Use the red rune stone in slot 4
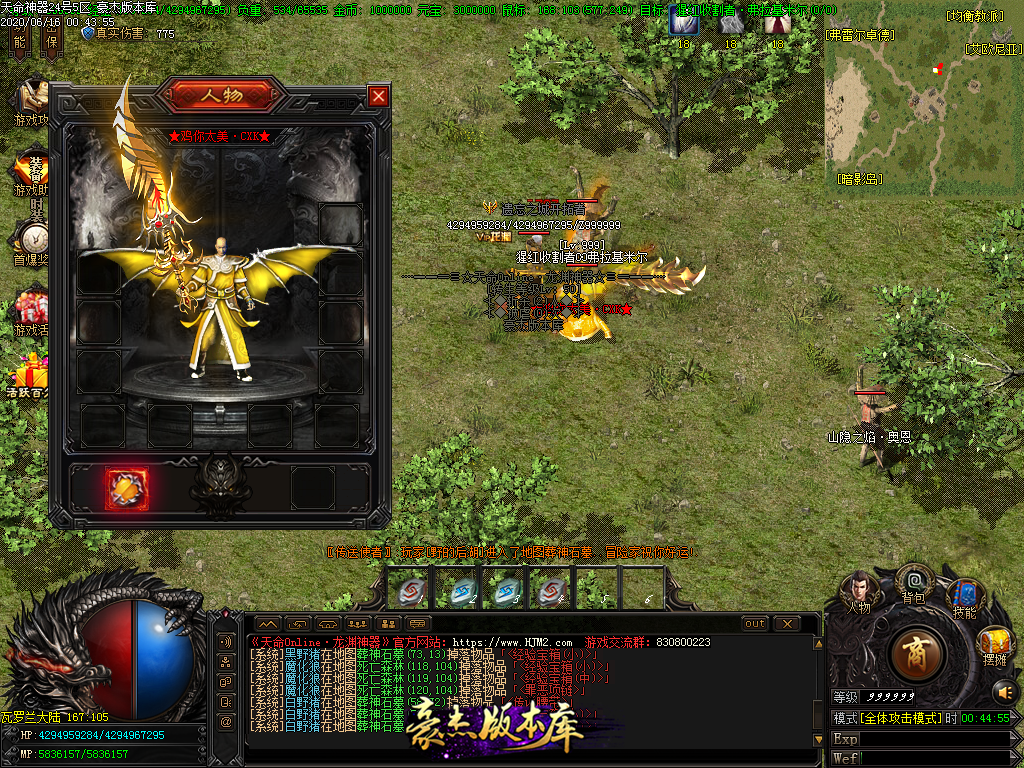Viewport: 1024px width, 768px height. [551, 591]
